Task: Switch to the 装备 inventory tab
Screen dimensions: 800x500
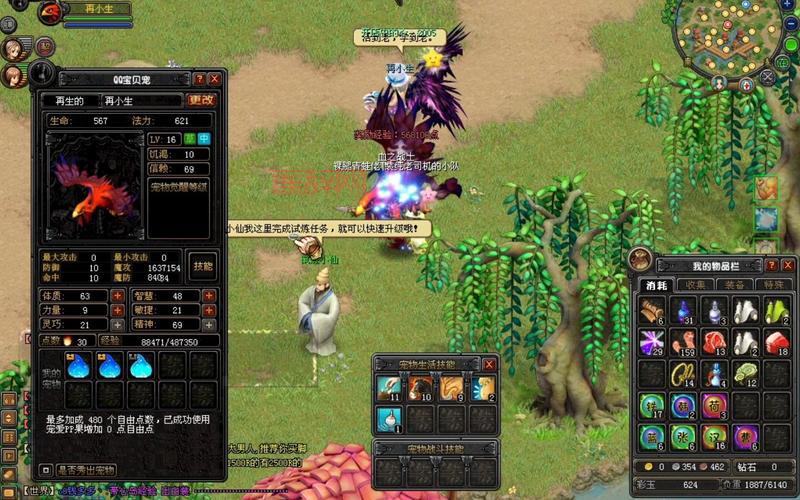Action: point(735,285)
